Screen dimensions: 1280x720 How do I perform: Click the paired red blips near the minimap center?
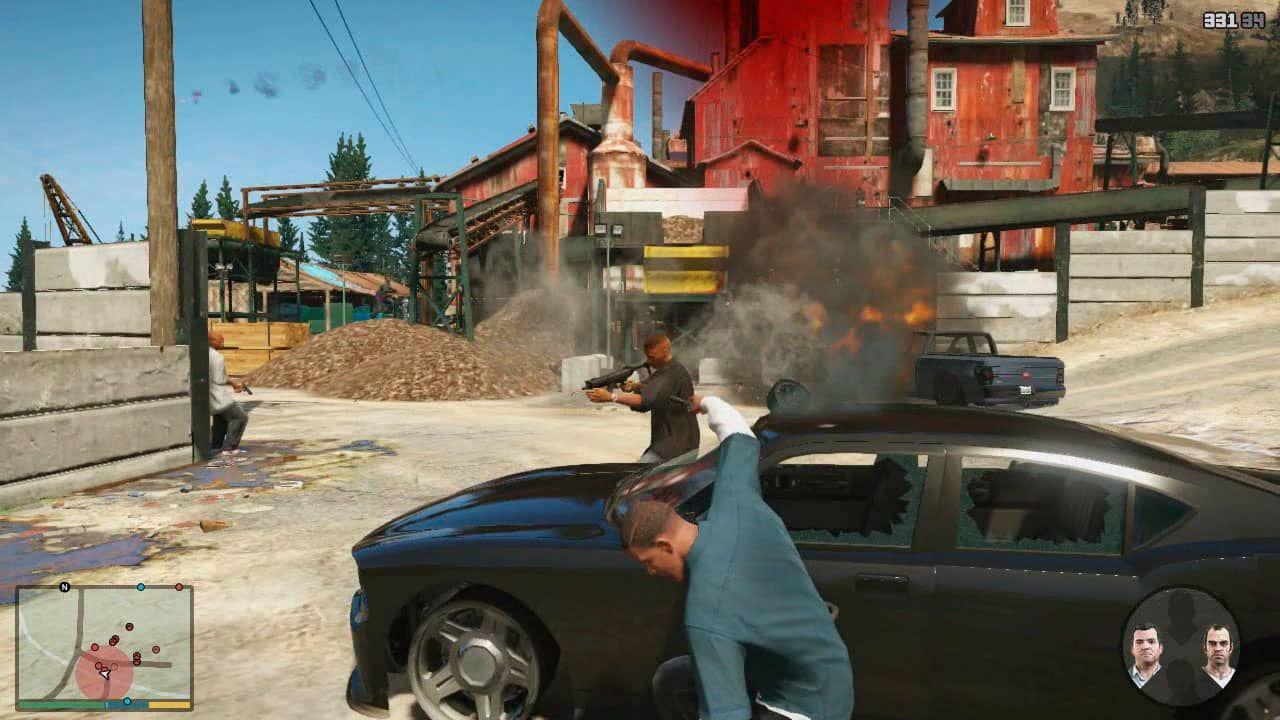click(114, 640)
